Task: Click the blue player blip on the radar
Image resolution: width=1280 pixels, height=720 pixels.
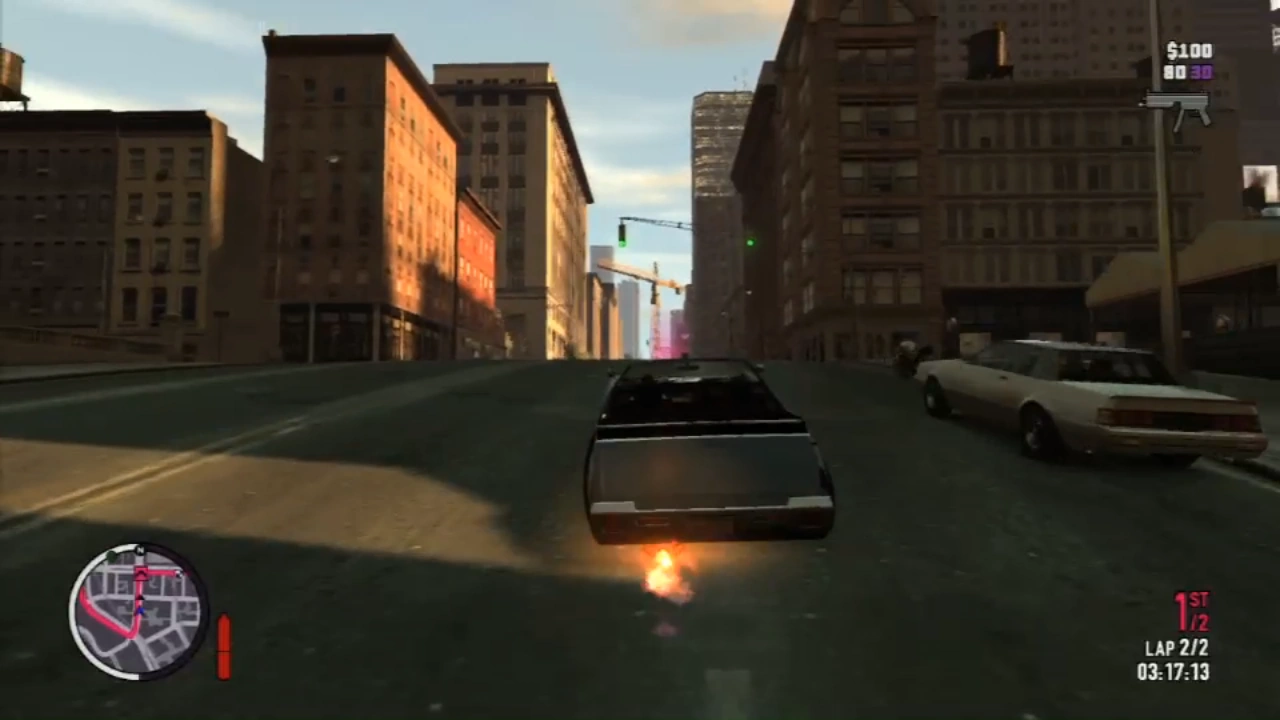Action: coord(140,610)
